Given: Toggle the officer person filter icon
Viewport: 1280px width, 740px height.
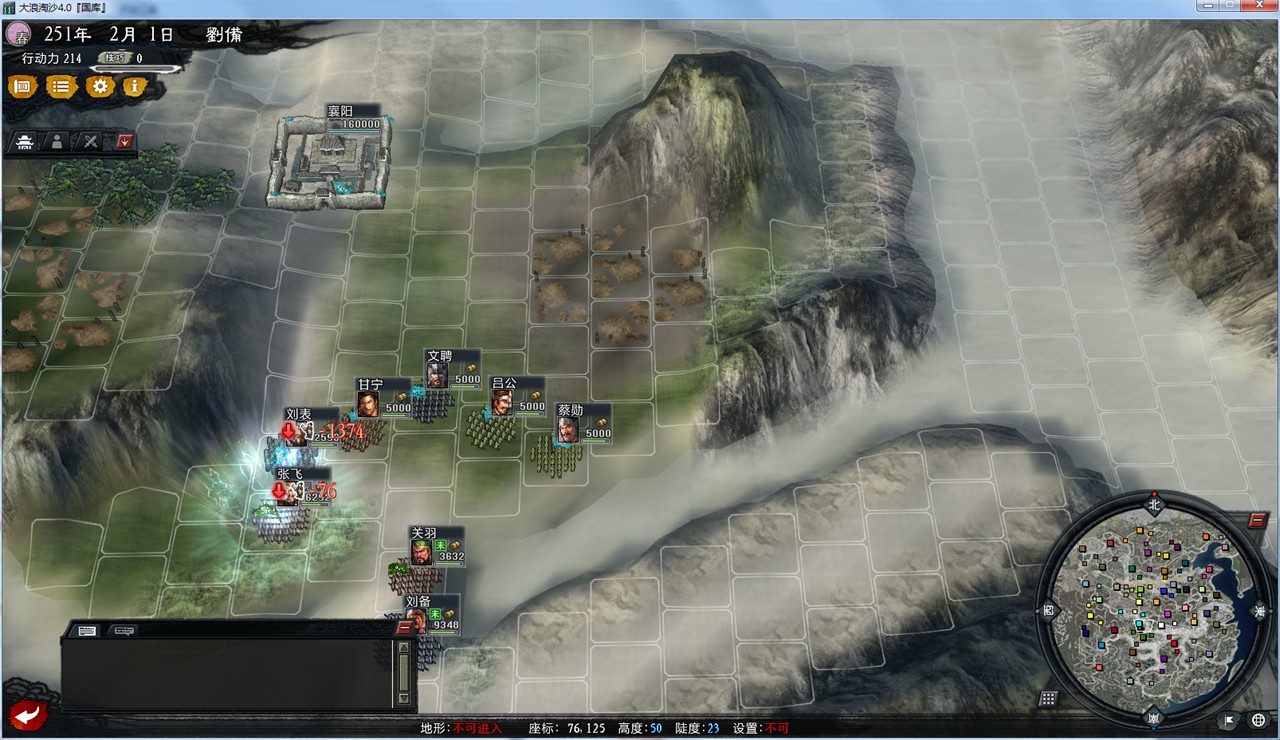Looking at the screenshot, I should click(57, 142).
